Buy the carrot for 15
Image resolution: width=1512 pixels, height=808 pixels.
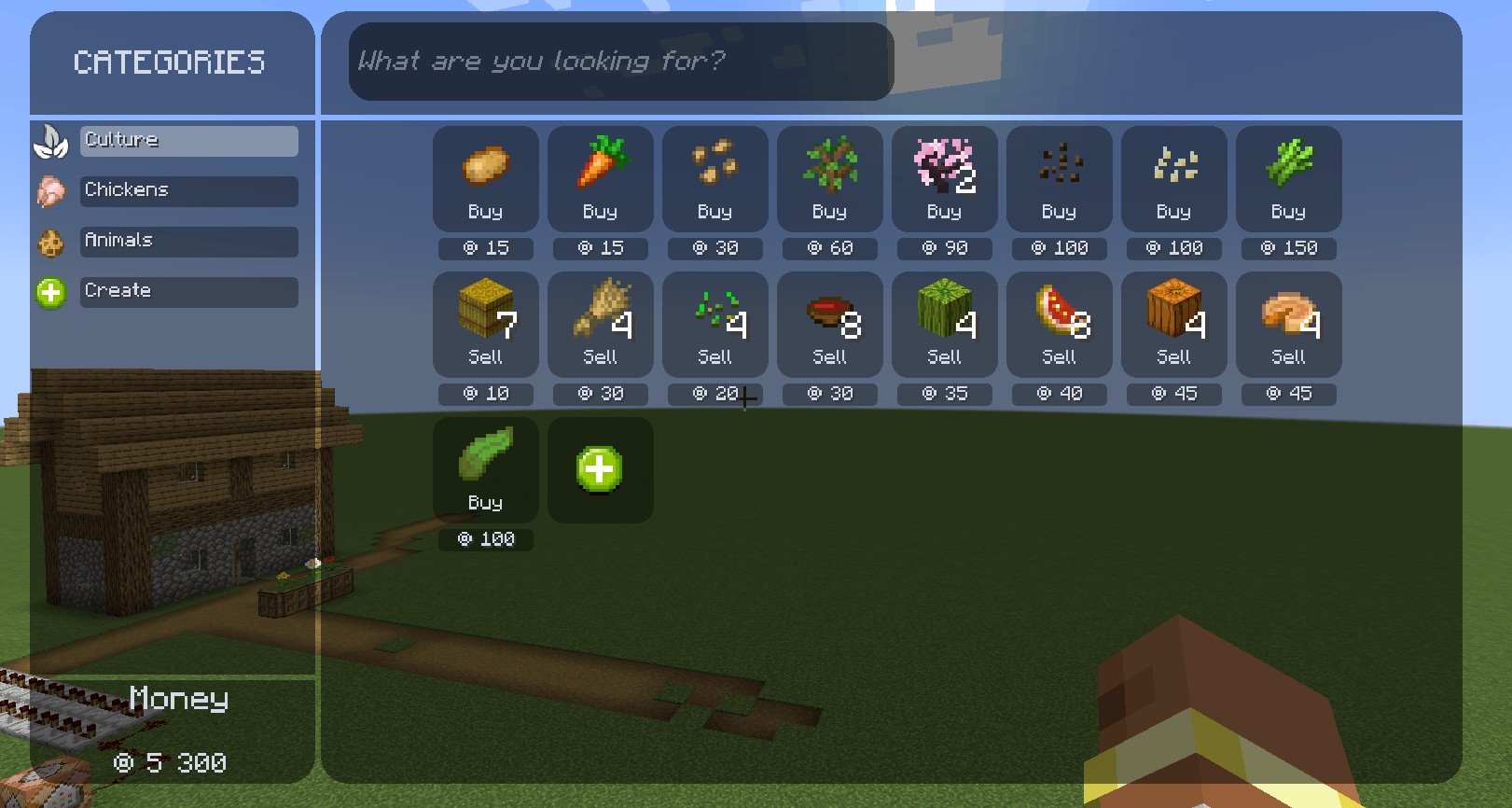tap(600, 179)
